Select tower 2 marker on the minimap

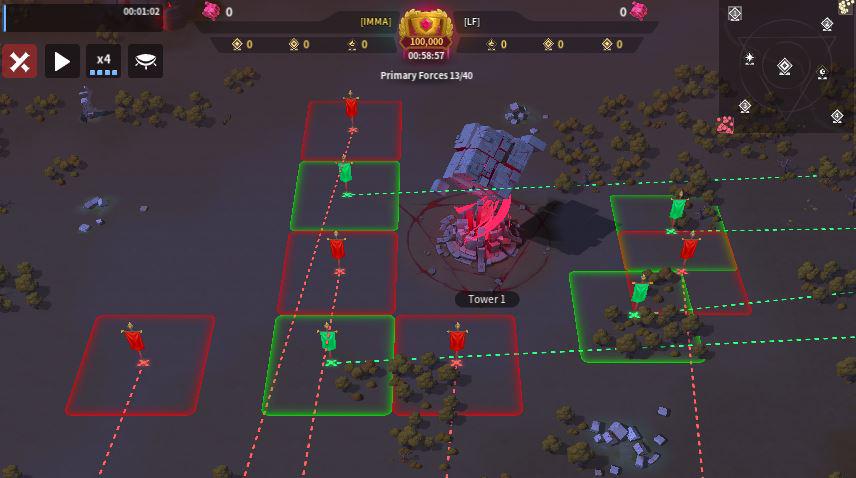(x=827, y=25)
